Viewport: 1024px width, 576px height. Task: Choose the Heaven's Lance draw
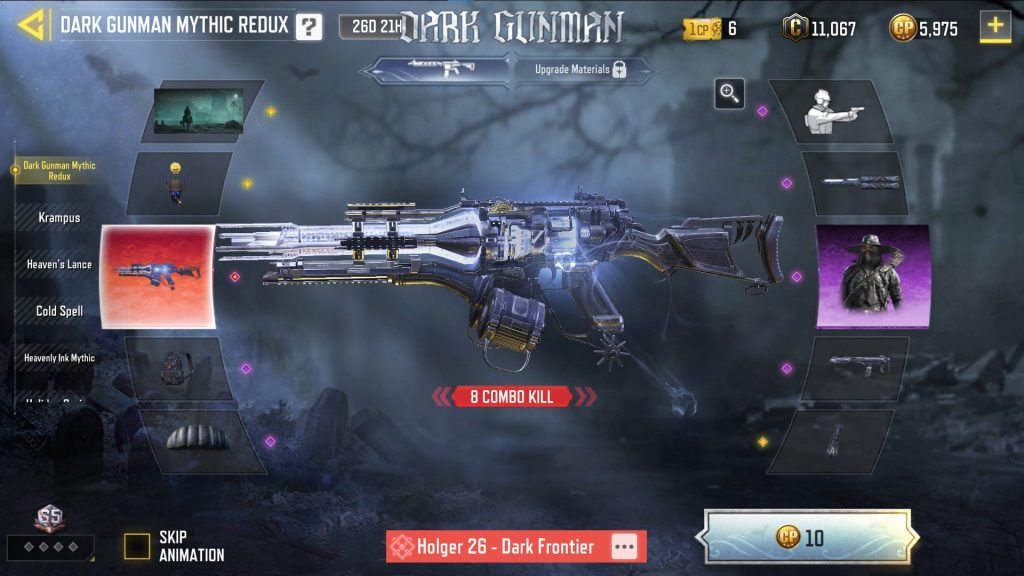click(x=59, y=264)
